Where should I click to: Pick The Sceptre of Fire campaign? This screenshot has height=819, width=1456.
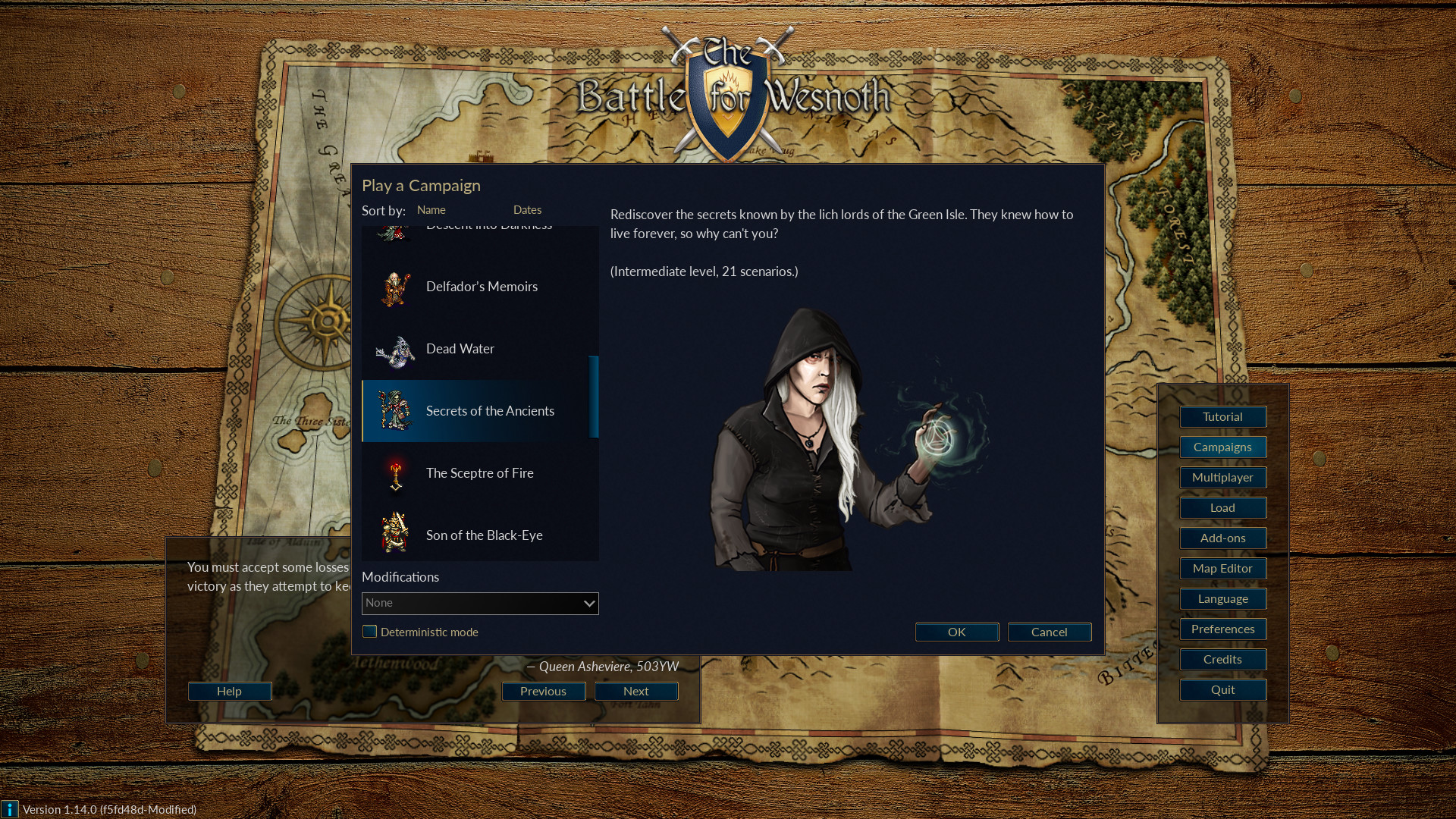(x=479, y=473)
